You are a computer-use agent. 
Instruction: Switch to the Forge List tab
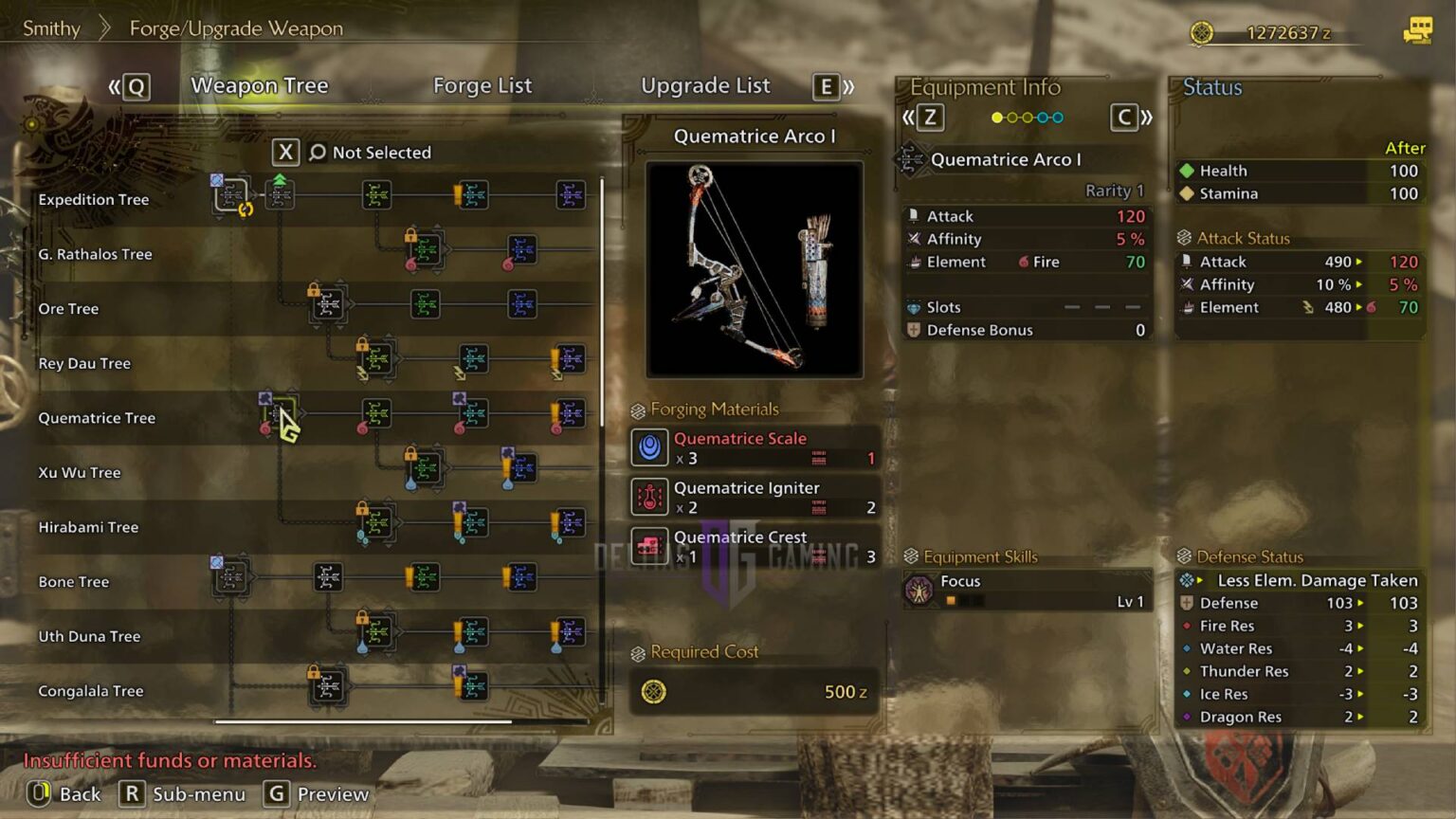click(482, 85)
